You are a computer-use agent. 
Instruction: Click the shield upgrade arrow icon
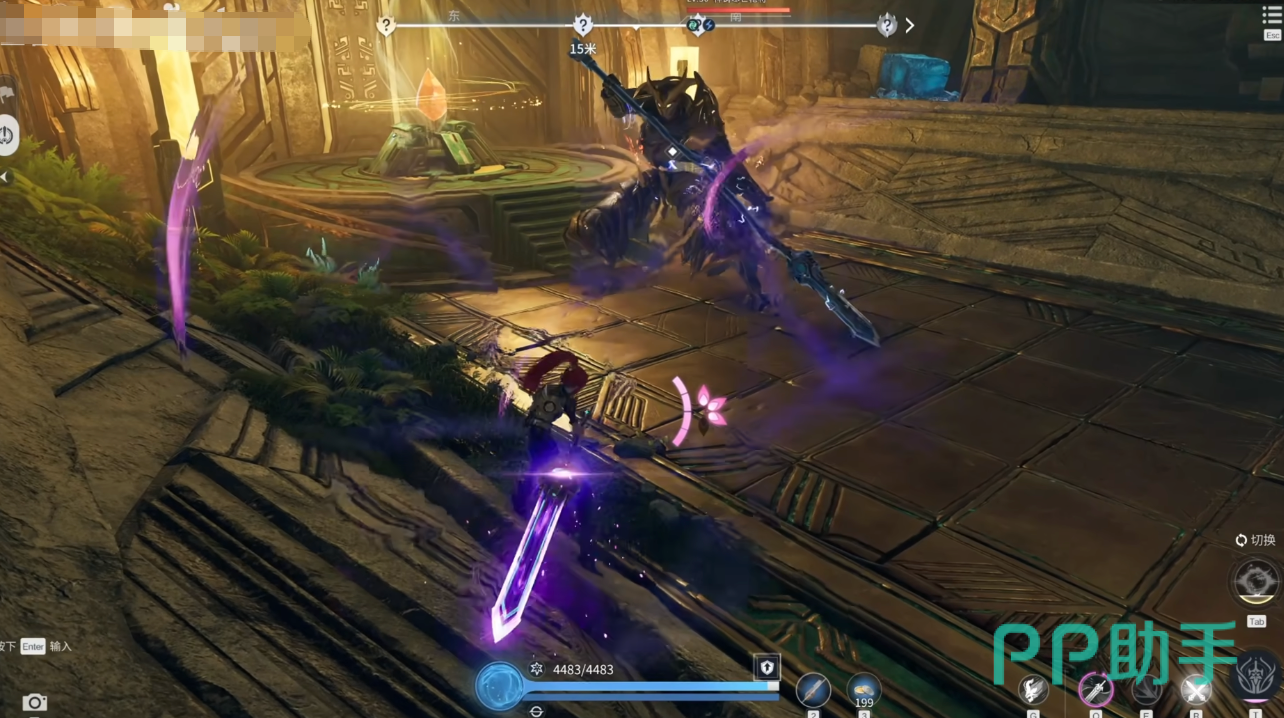766,668
